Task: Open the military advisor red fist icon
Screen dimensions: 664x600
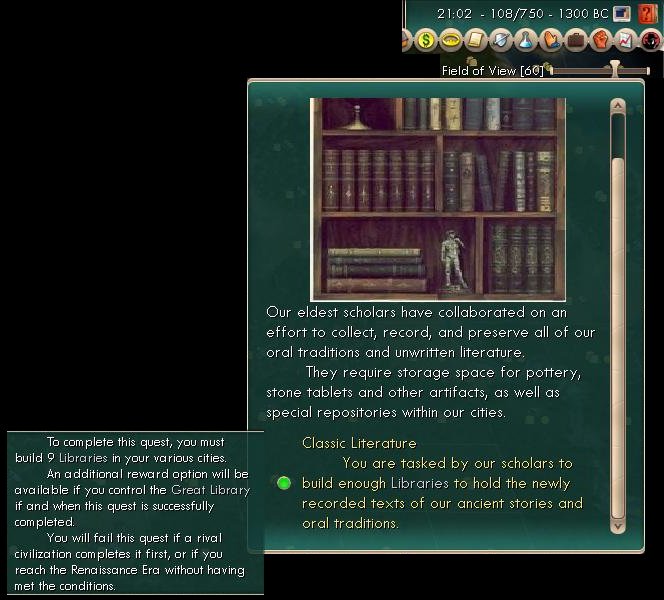Action: (x=600, y=41)
